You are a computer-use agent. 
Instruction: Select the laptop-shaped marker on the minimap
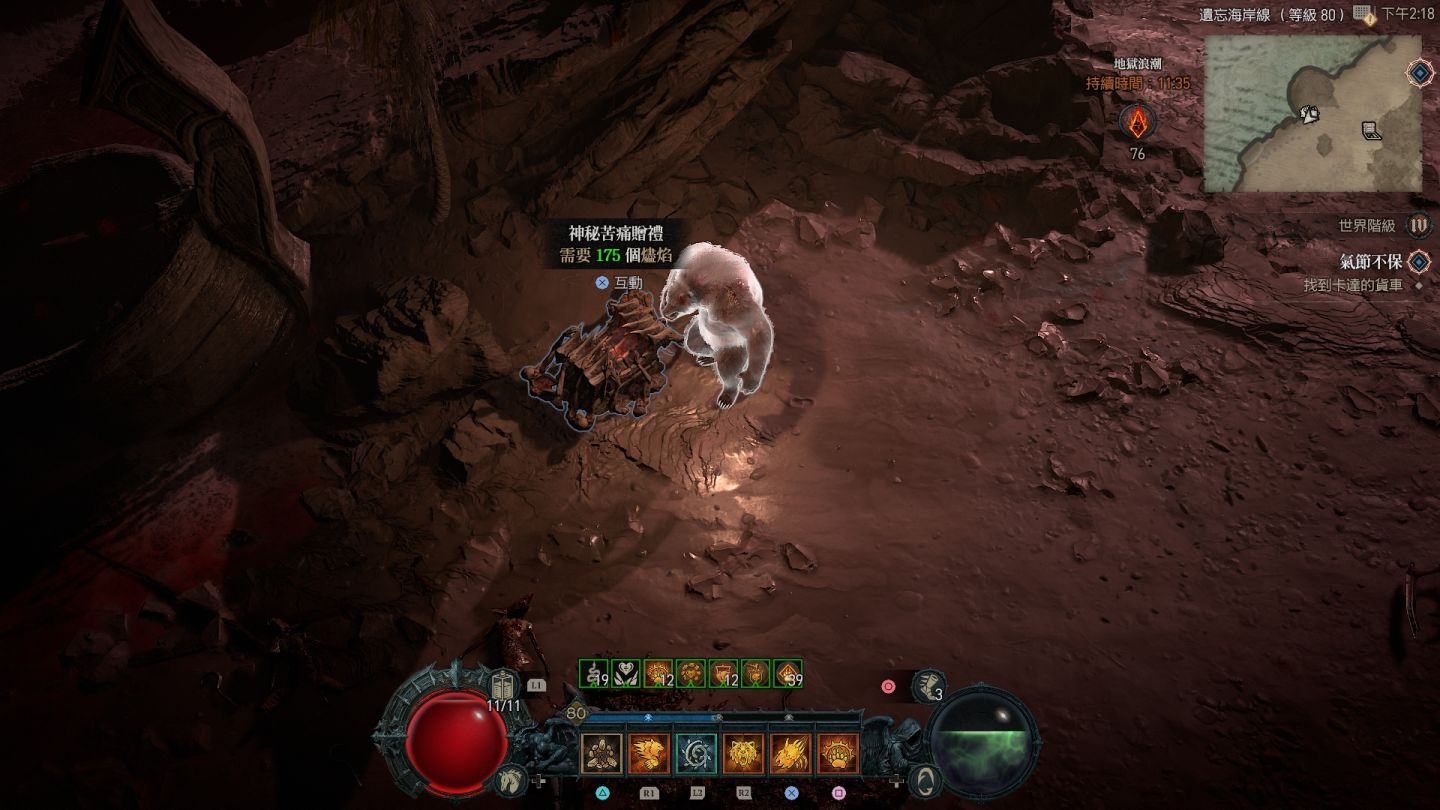coord(1372,130)
